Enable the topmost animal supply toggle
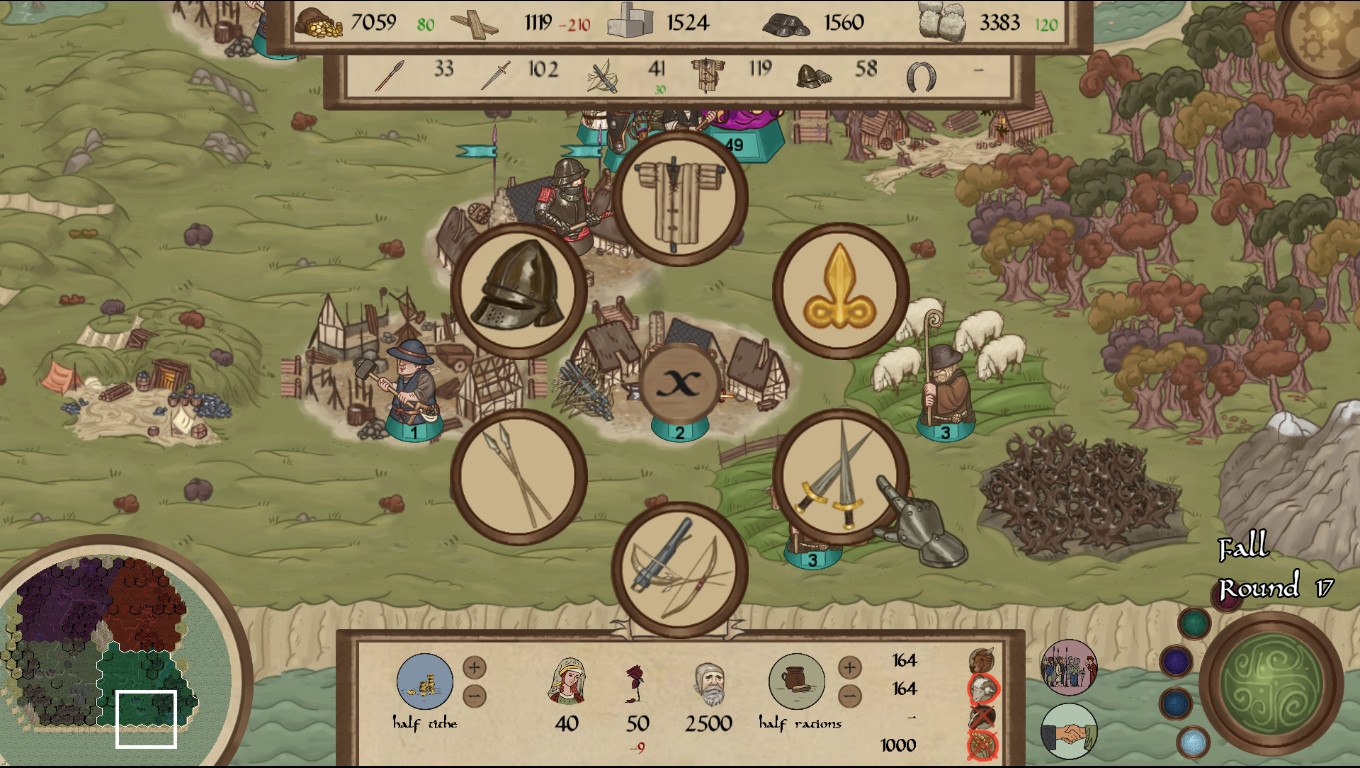This screenshot has height=768, width=1360. (982, 660)
